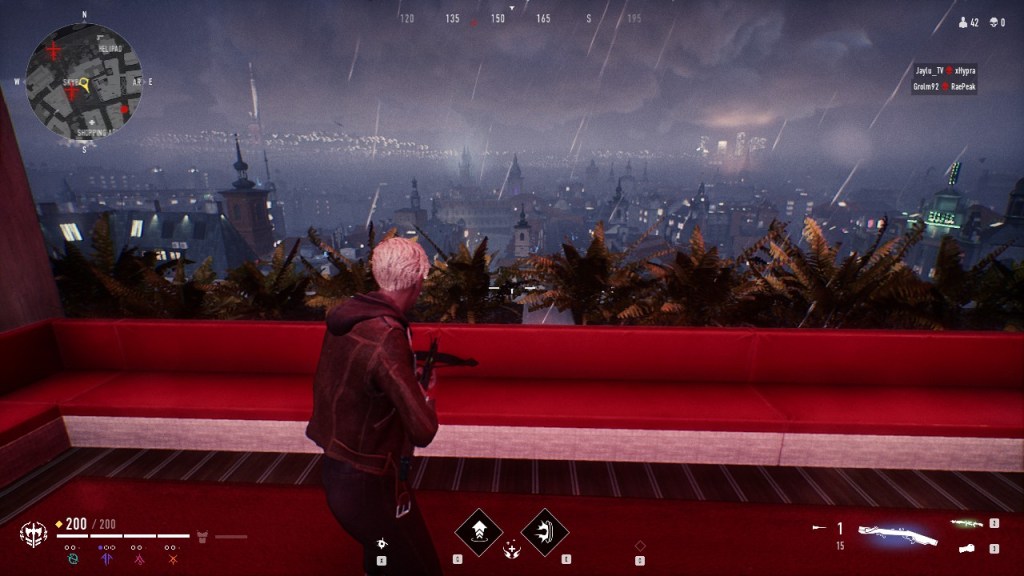Check the Grolm92 vs RaePeak feed entry
The image size is (1024, 576).
point(945,87)
